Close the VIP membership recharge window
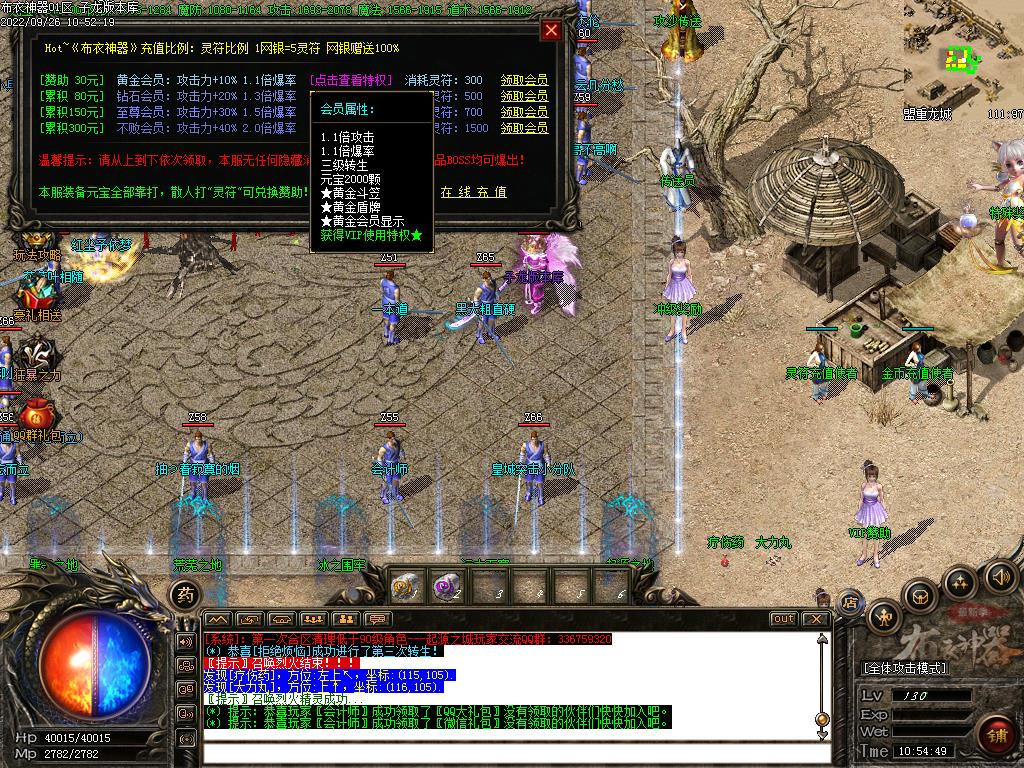This screenshot has width=1024, height=768. click(x=551, y=30)
